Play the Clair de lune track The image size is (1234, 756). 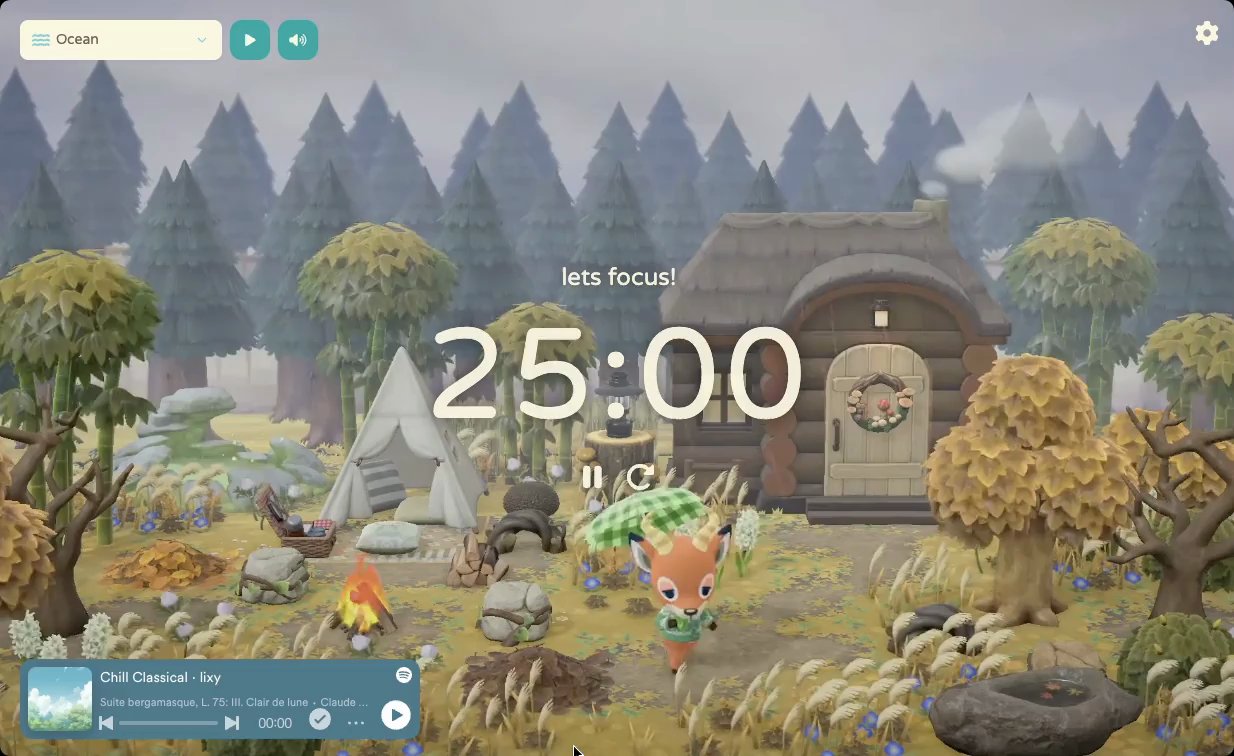tap(396, 715)
